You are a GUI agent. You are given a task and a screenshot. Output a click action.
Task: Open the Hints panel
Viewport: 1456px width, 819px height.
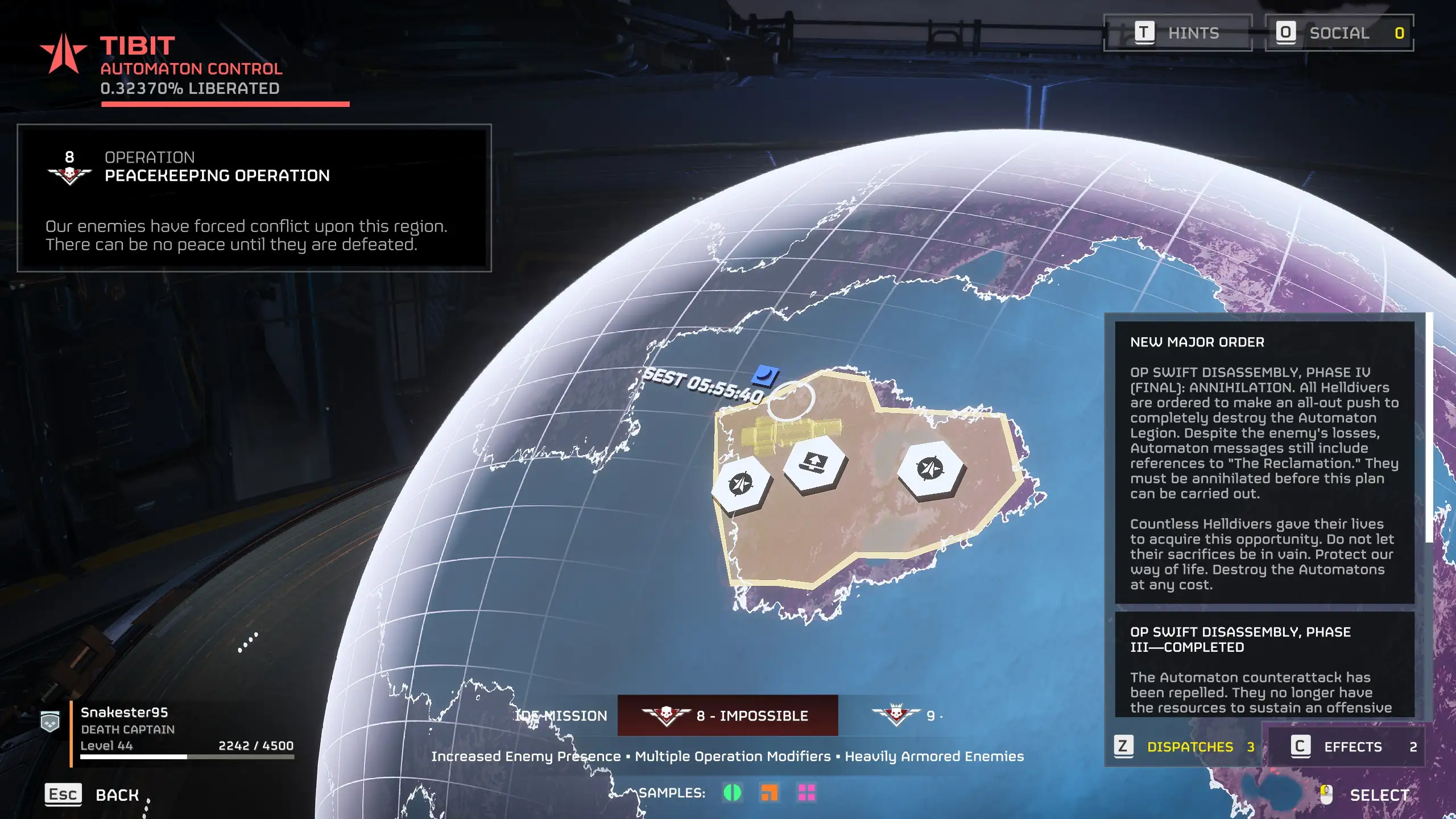(1177, 33)
